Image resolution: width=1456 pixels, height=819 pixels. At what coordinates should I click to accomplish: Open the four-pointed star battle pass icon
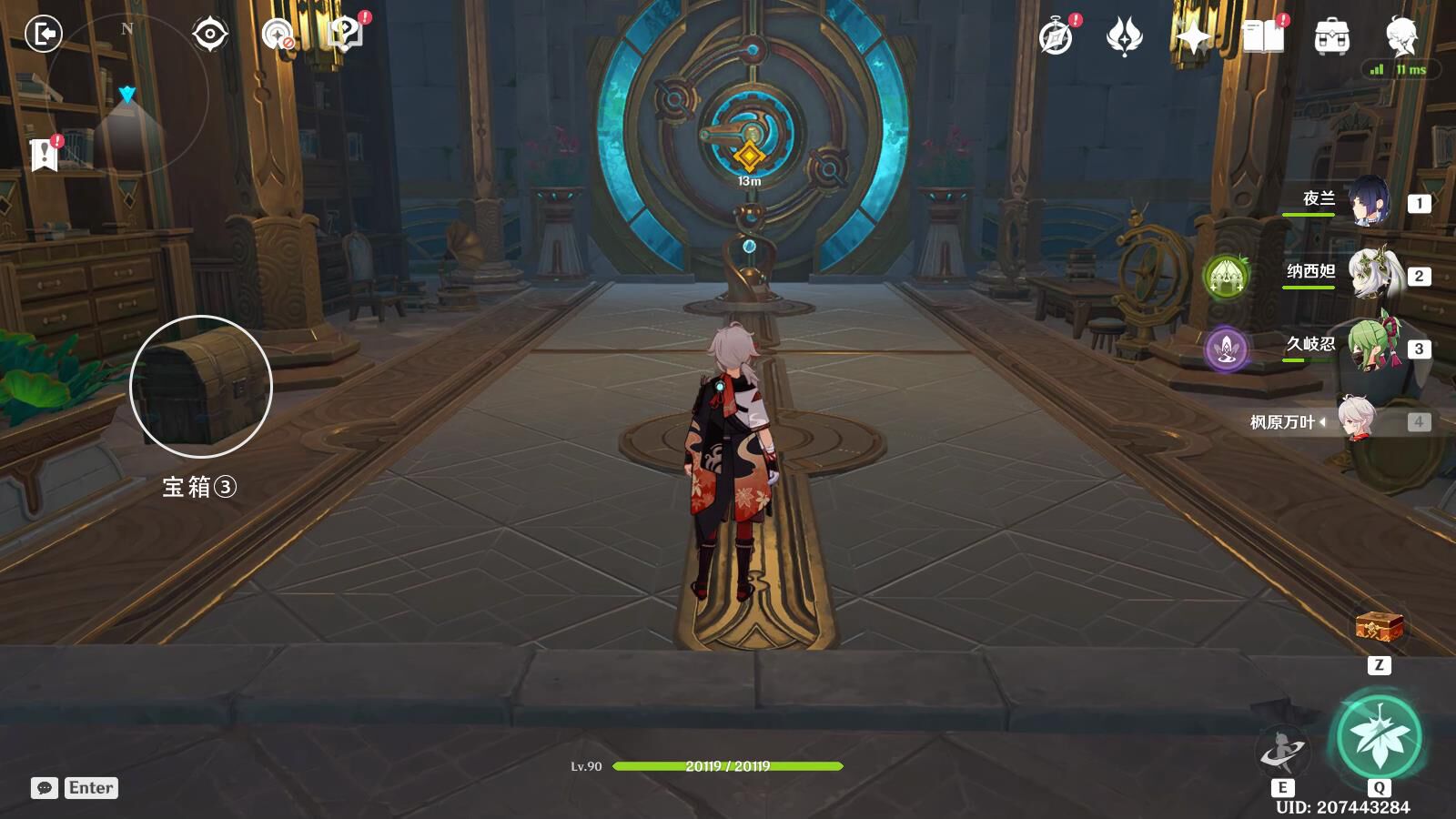point(1192,37)
